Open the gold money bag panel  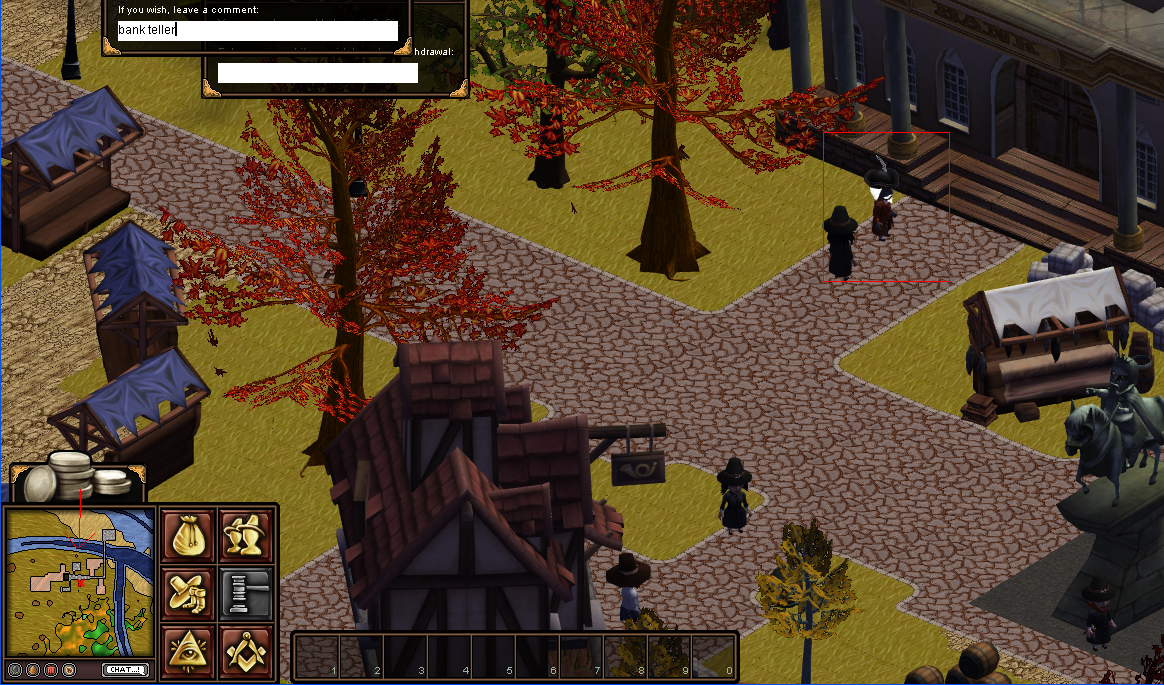(x=189, y=537)
